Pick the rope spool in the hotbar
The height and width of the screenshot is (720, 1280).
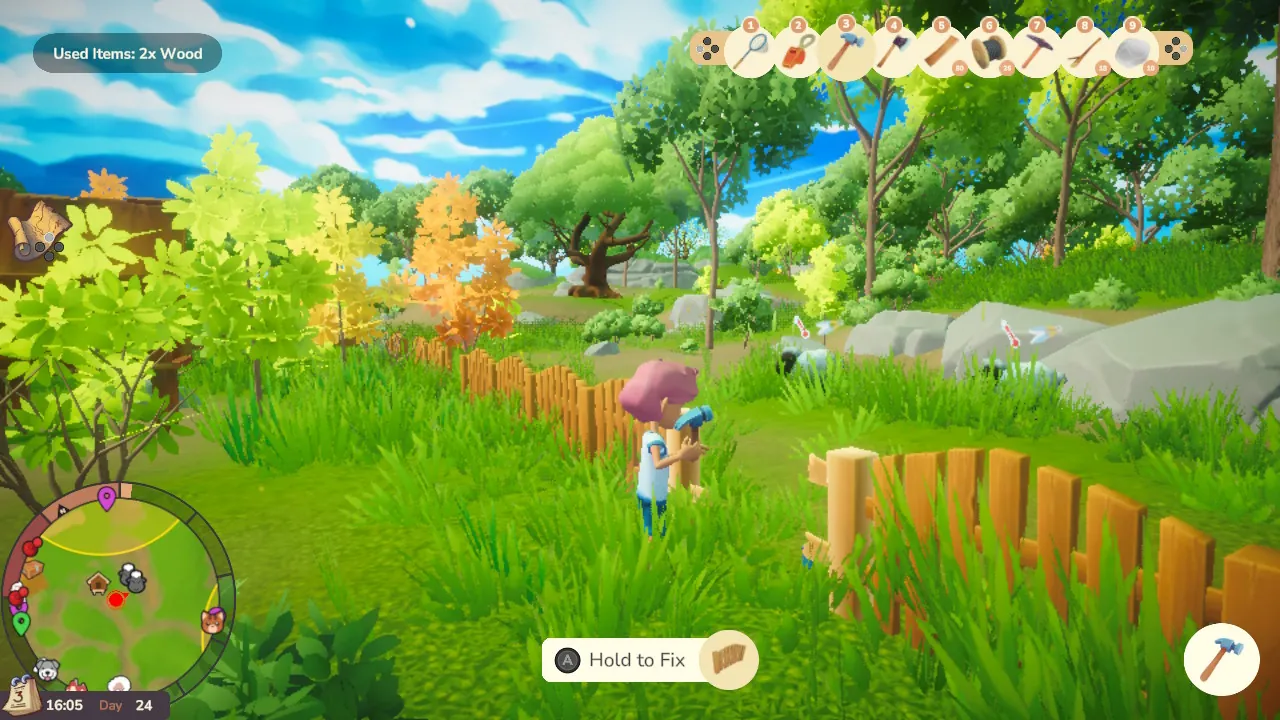[x=989, y=51]
